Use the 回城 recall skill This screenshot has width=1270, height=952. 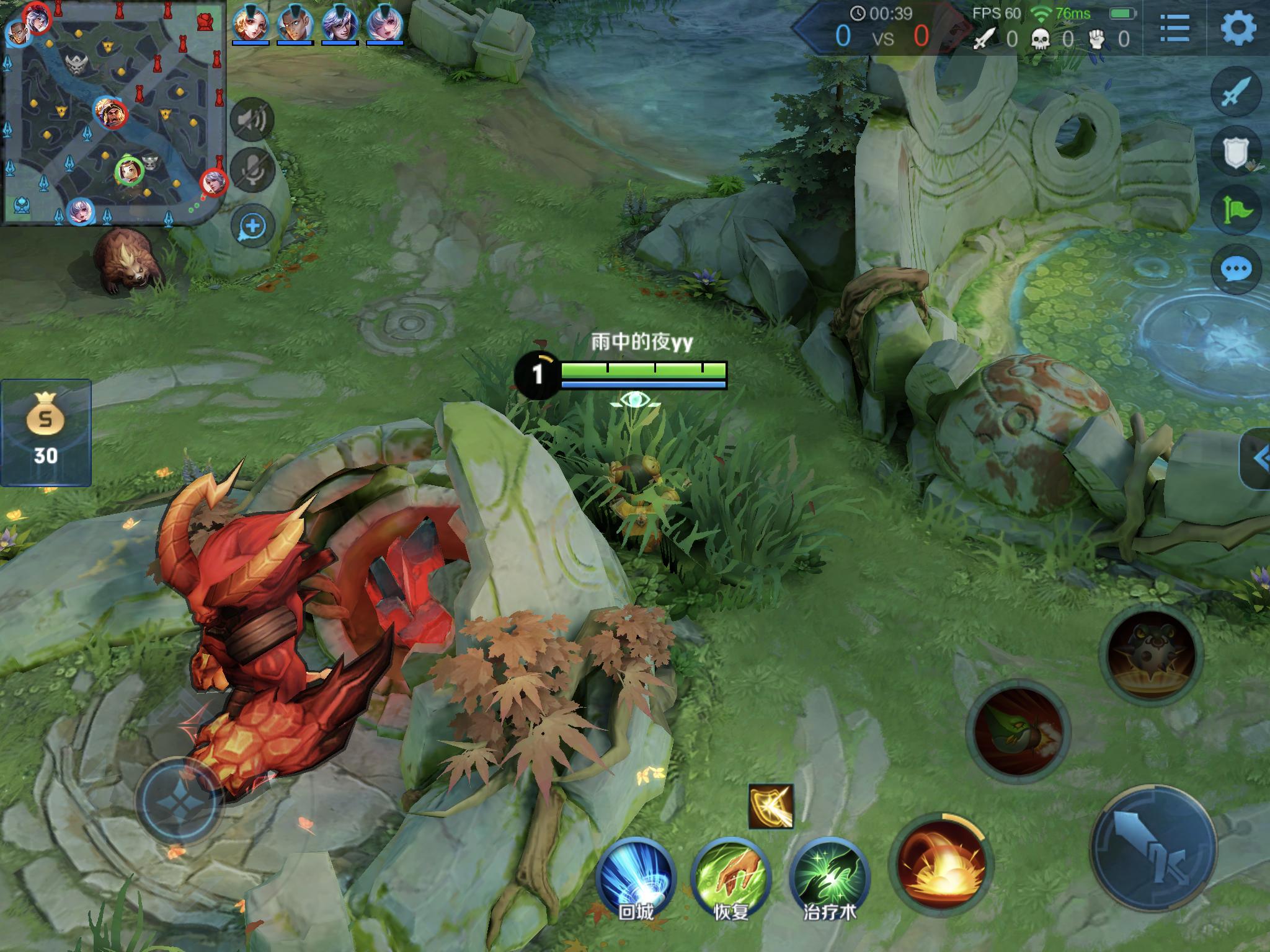[x=636, y=875]
